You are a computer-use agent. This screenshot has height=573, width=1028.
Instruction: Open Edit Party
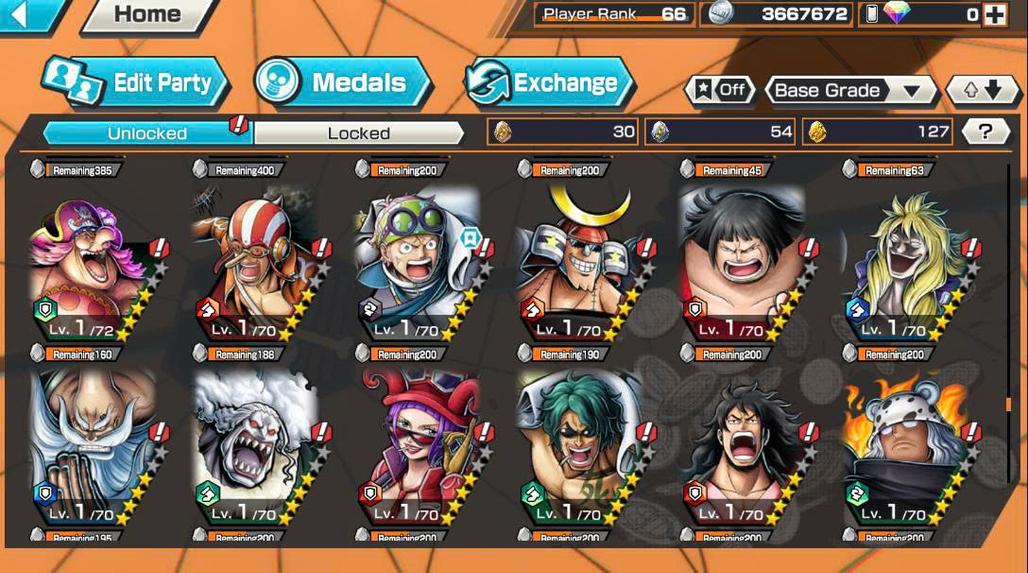click(137, 83)
